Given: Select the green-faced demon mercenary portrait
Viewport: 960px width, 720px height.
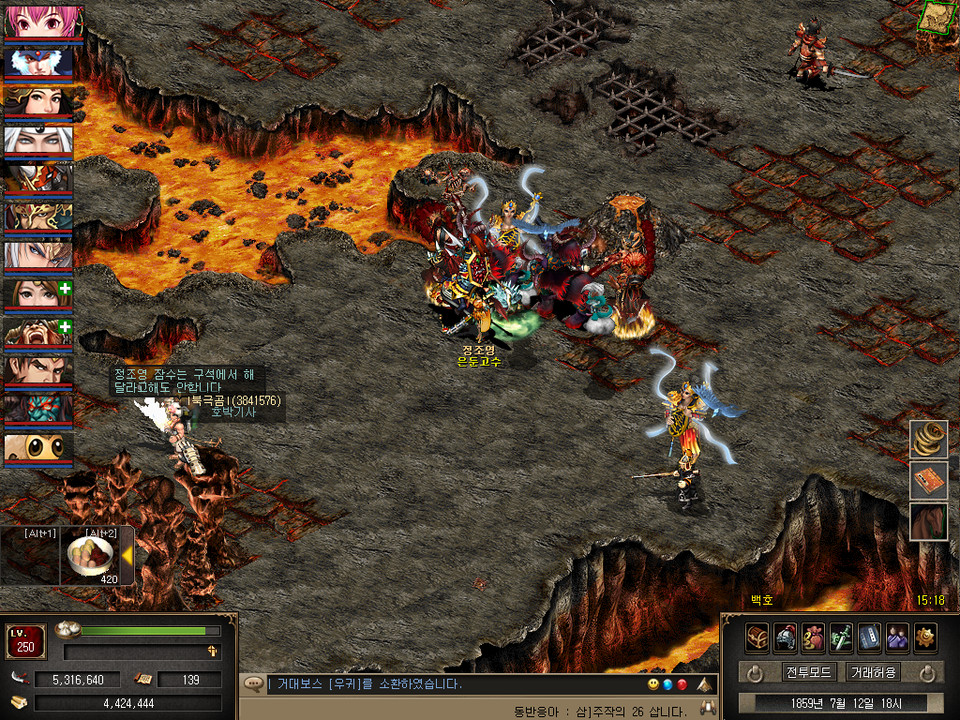Looking at the screenshot, I should click(x=37, y=408).
